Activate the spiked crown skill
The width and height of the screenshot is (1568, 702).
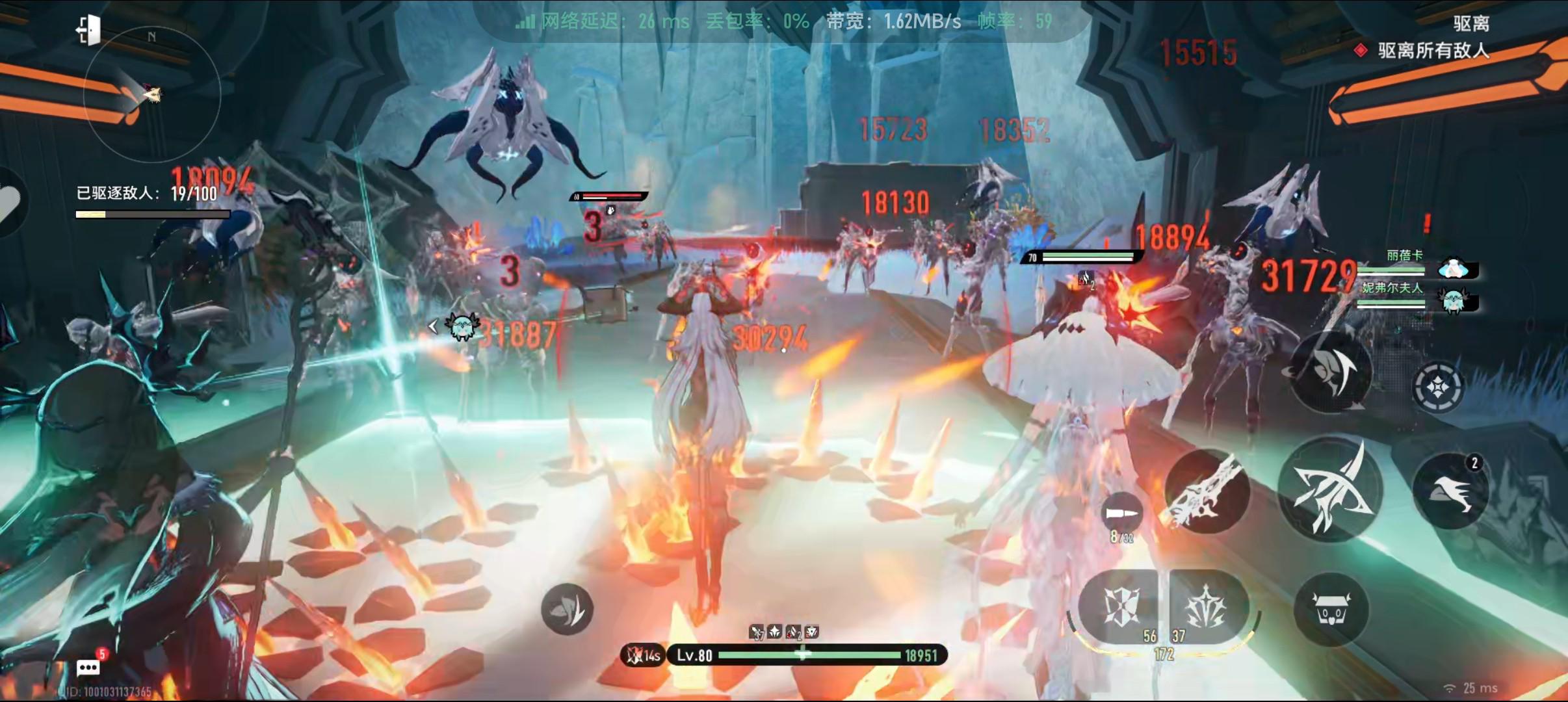[1207, 606]
